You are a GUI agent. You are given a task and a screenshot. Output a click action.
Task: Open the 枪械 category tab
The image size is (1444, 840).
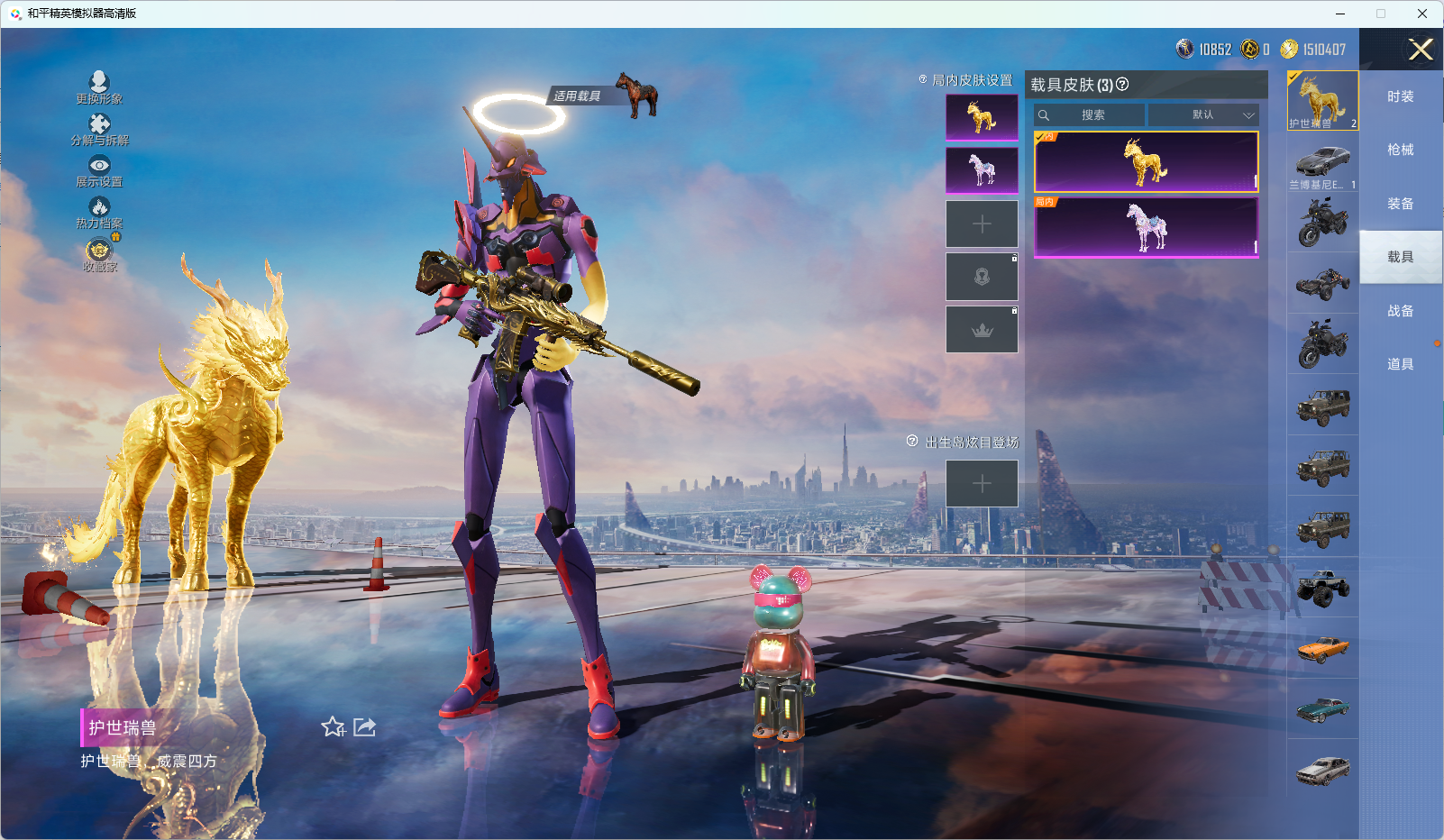(1400, 150)
